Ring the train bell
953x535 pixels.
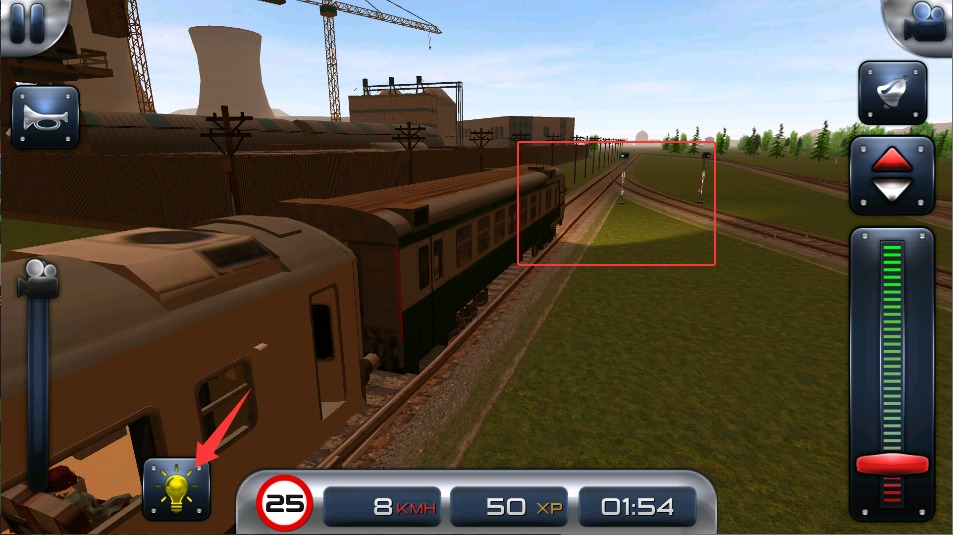pyautogui.click(x=892, y=93)
